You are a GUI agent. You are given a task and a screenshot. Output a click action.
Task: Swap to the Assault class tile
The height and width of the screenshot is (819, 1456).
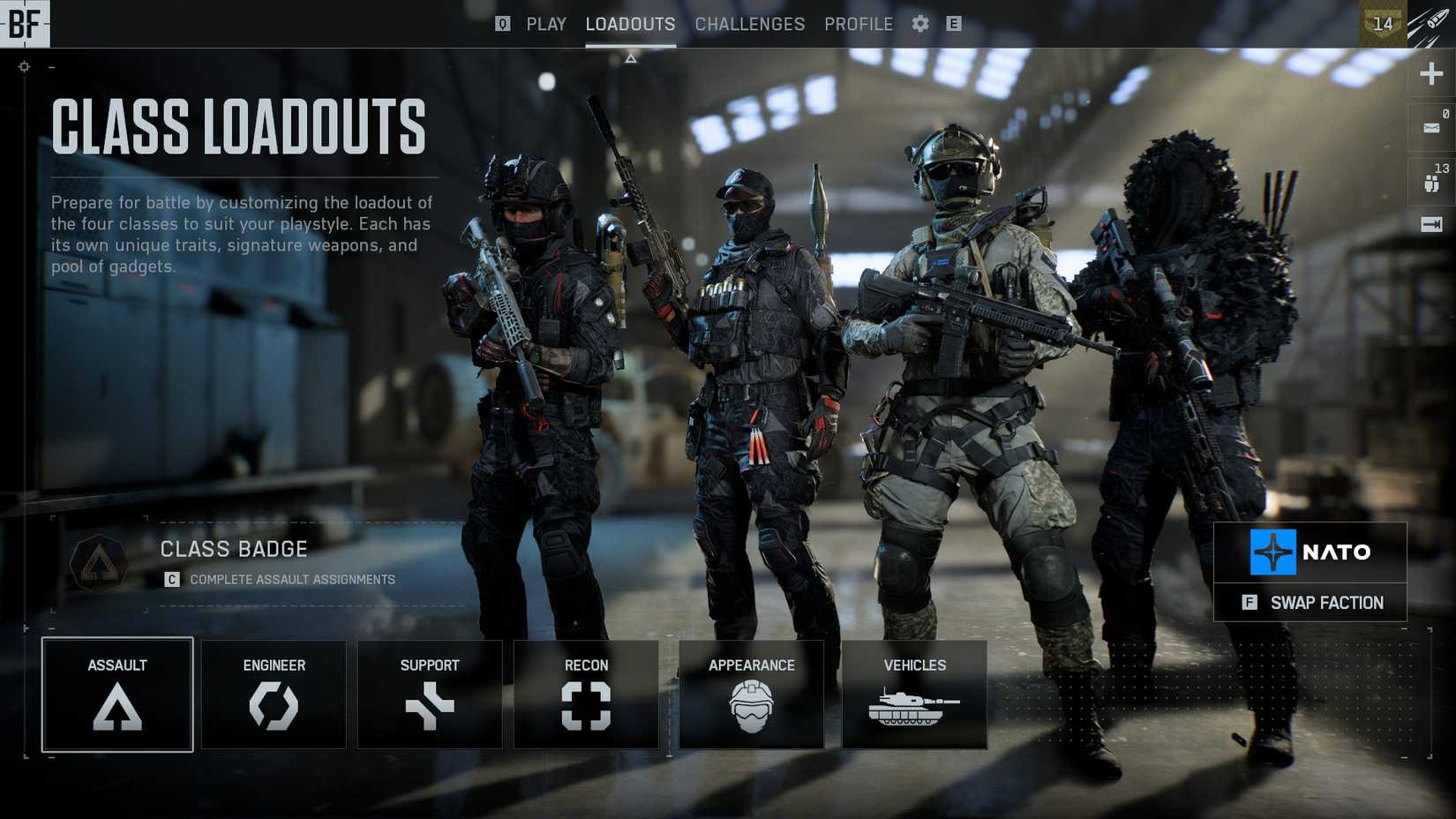click(x=116, y=695)
